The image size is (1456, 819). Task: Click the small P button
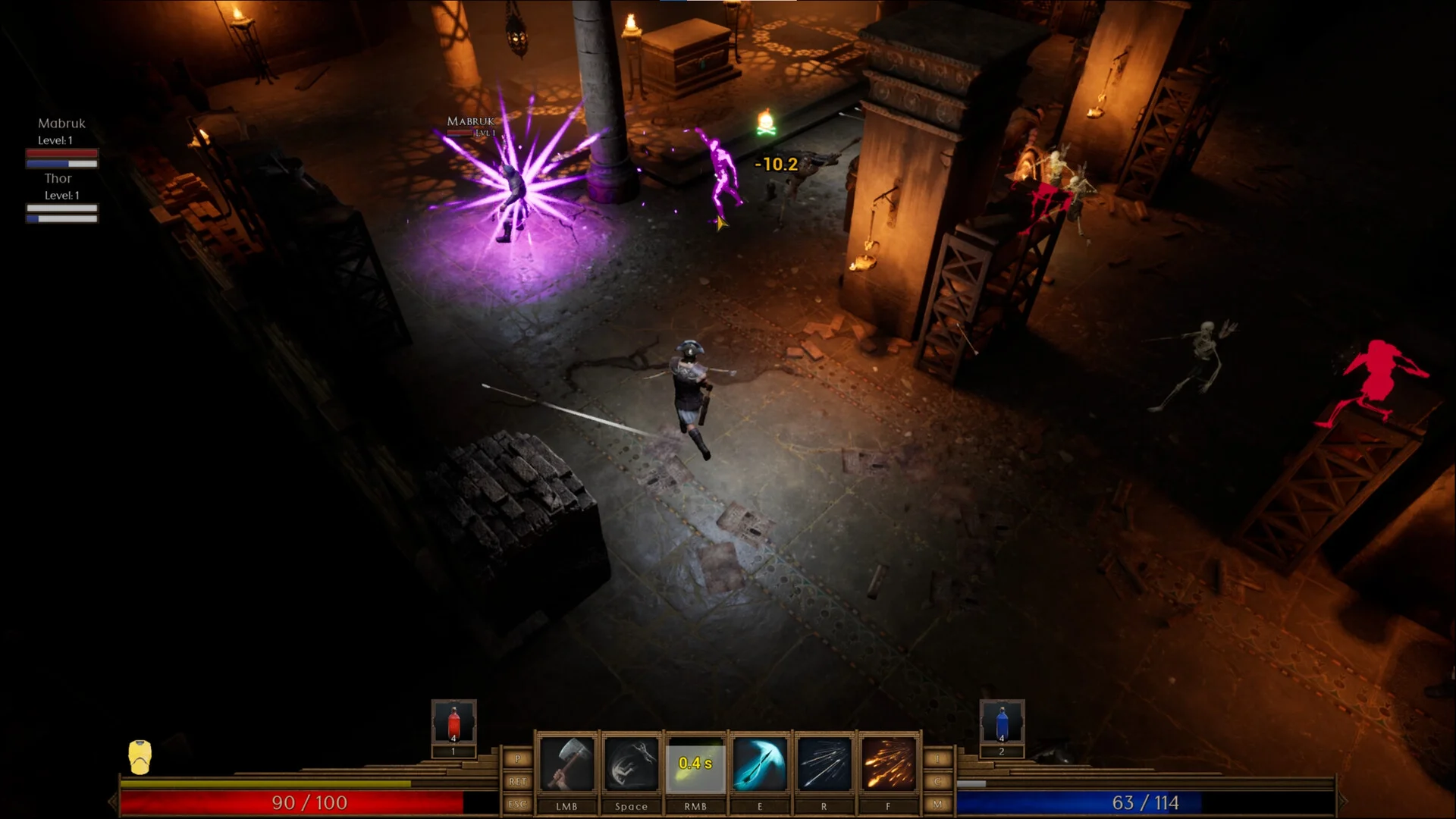(x=518, y=759)
